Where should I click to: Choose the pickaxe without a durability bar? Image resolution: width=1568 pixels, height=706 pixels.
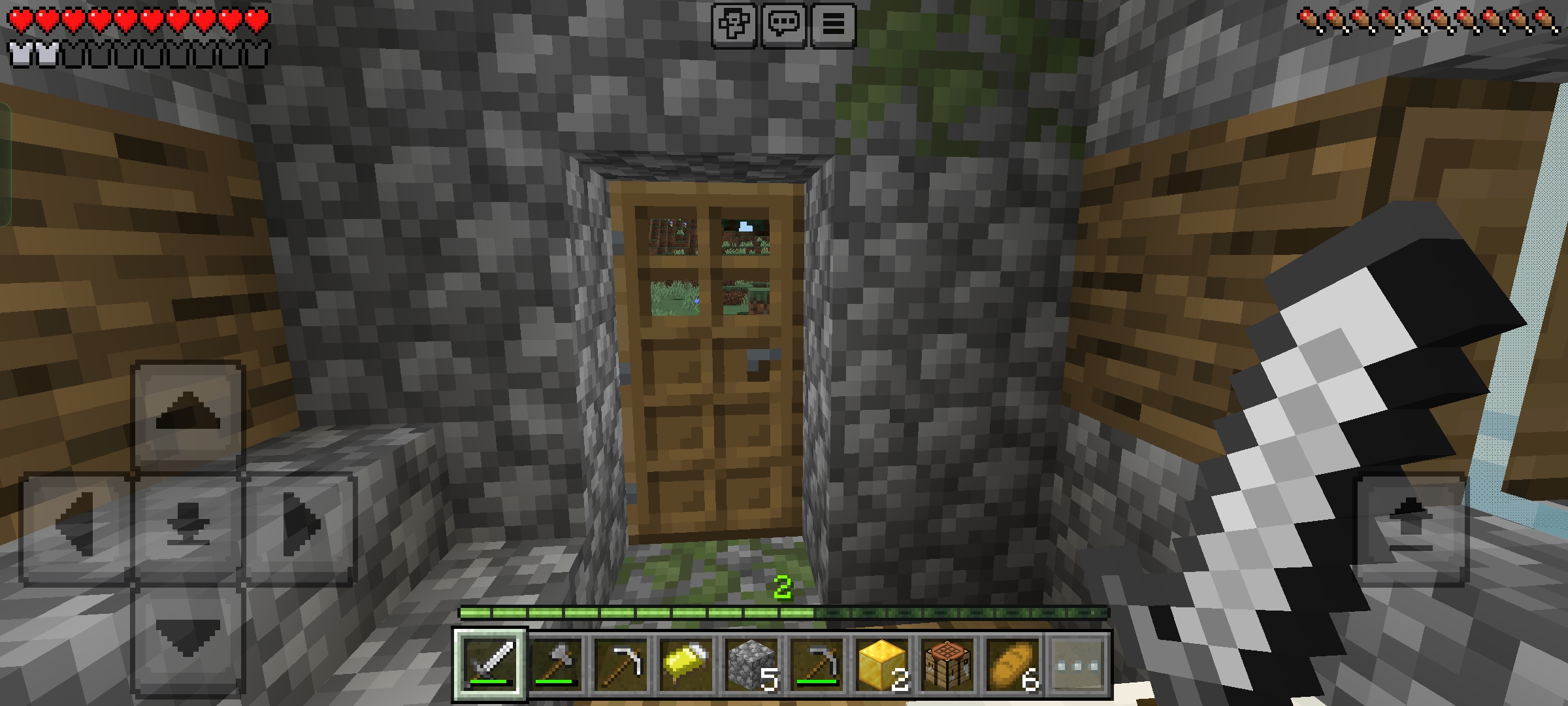point(621,665)
